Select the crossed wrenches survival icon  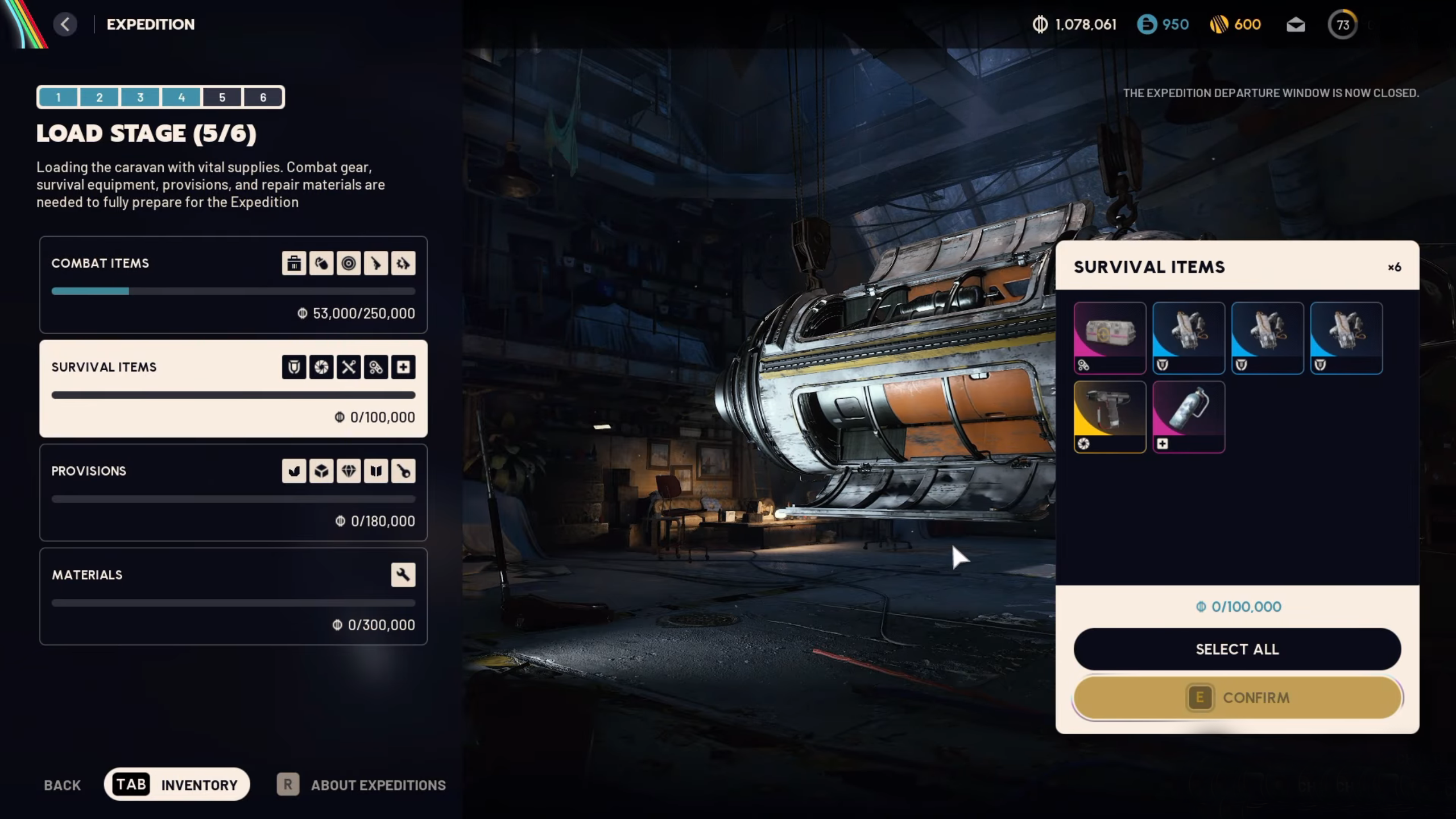[x=349, y=367]
